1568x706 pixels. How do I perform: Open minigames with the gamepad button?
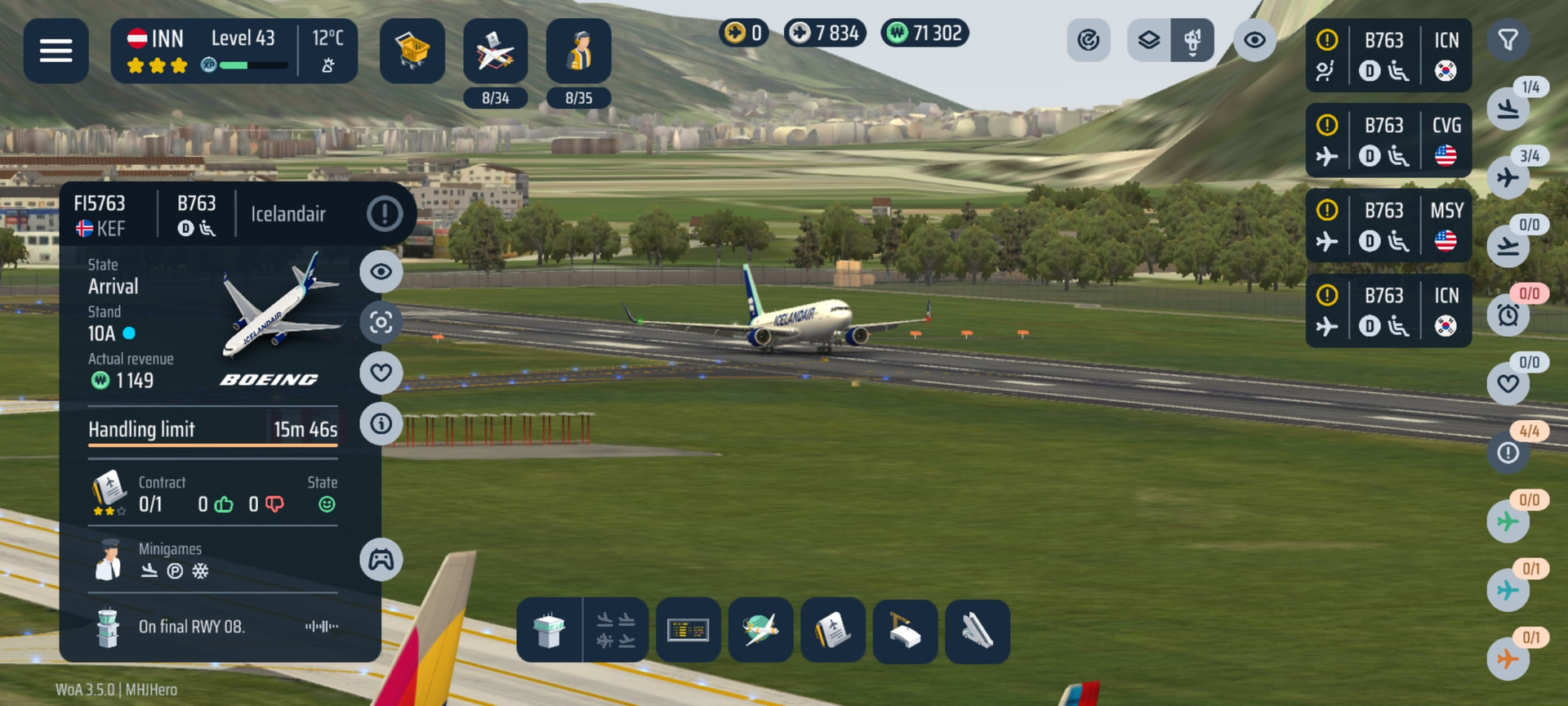point(381,560)
